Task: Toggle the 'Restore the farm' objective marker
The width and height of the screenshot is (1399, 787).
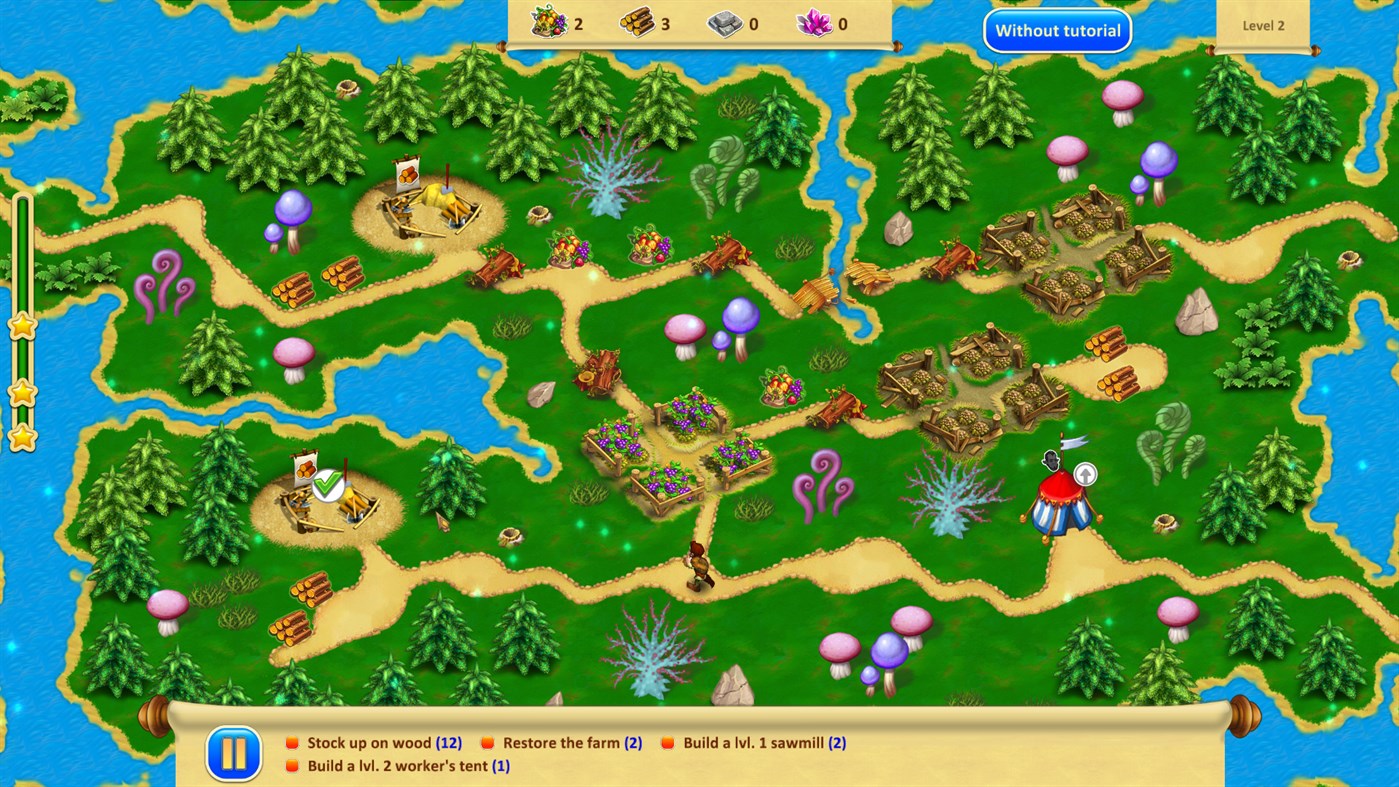Action: point(487,742)
